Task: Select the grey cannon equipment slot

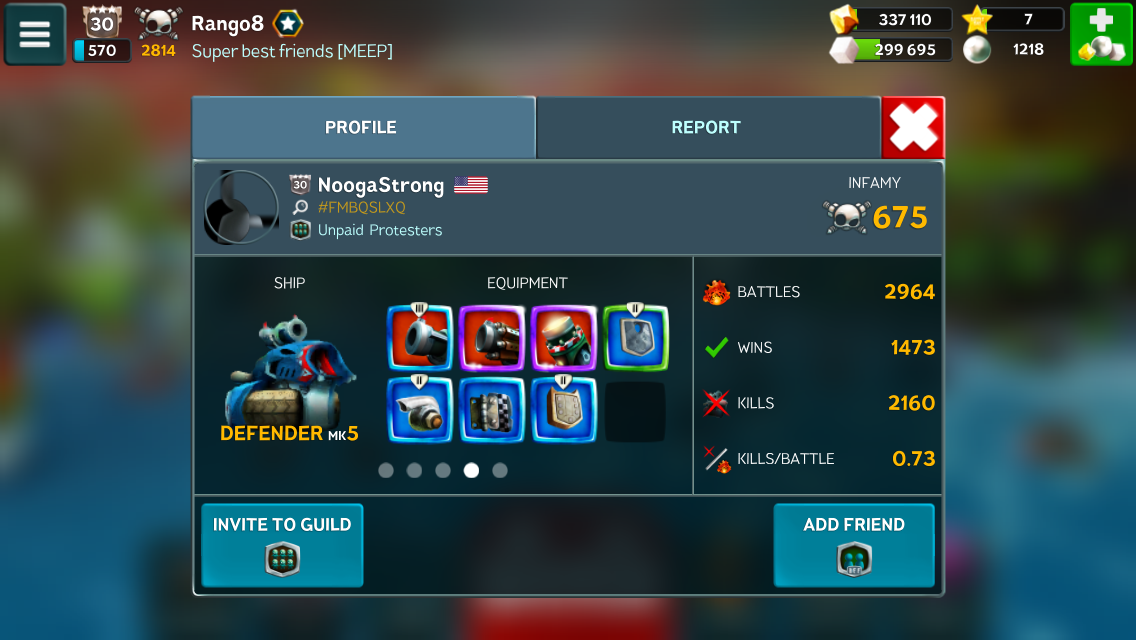Action: (x=420, y=338)
